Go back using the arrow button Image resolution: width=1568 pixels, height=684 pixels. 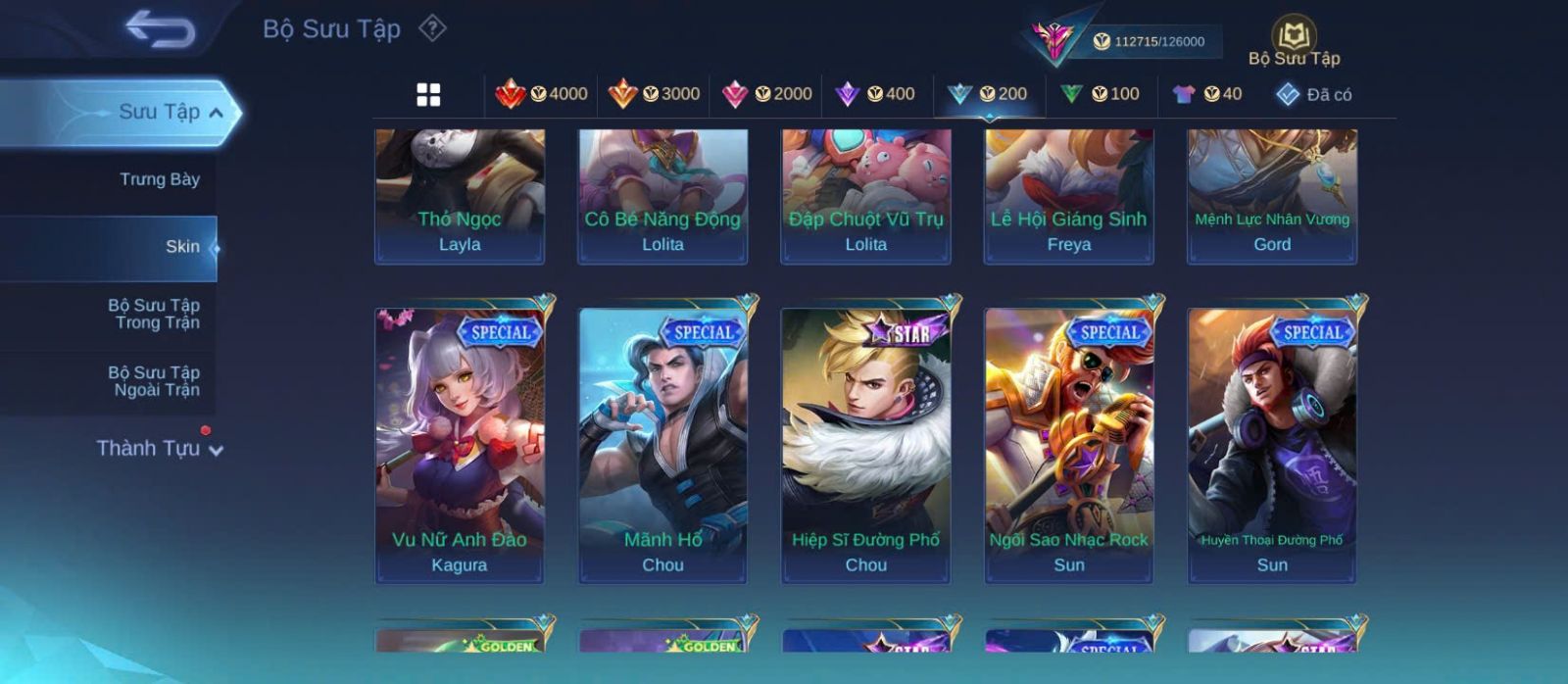160,29
